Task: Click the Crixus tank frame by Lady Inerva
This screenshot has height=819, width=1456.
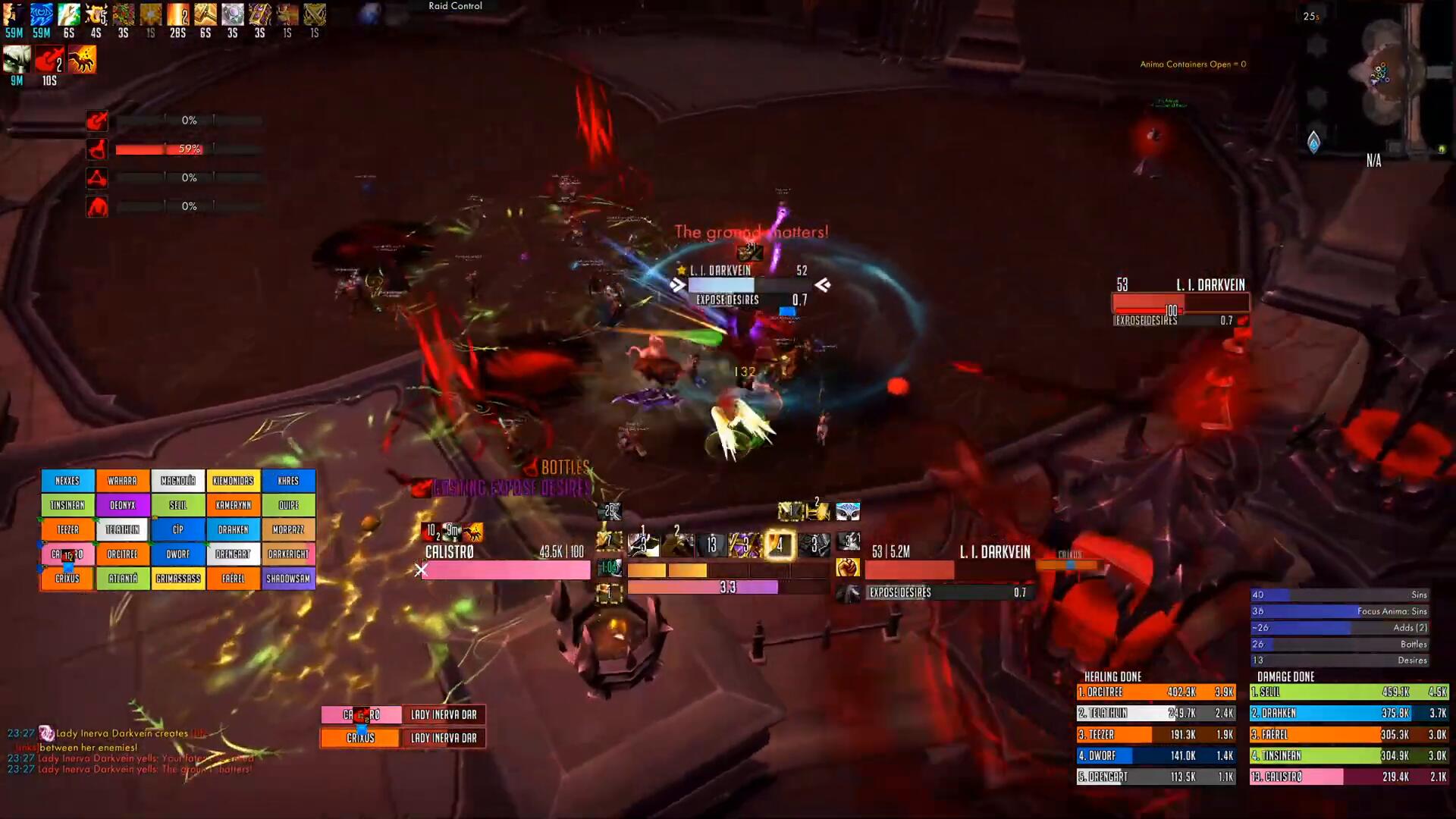Action: [361, 738]
